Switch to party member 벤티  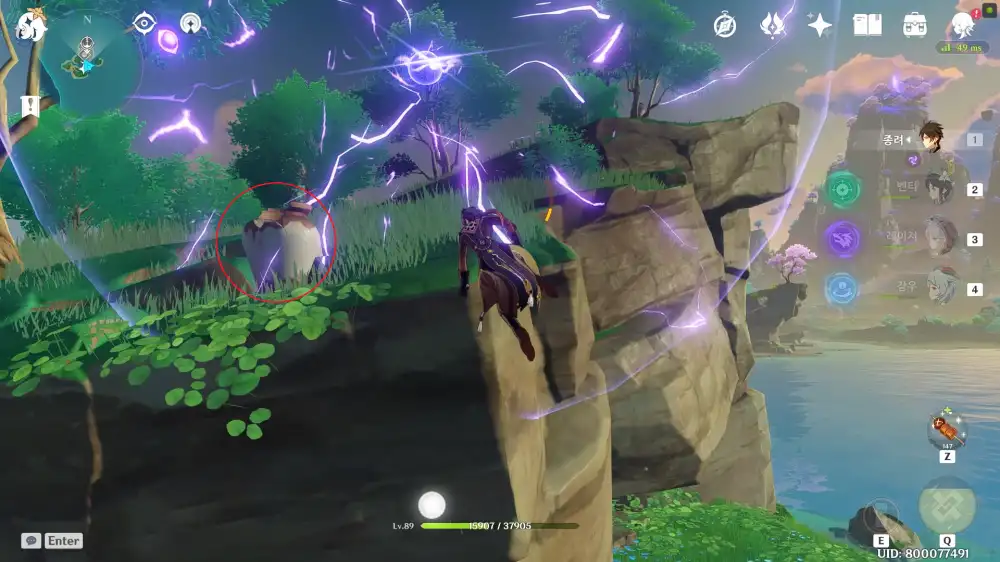tap(938, 189)
